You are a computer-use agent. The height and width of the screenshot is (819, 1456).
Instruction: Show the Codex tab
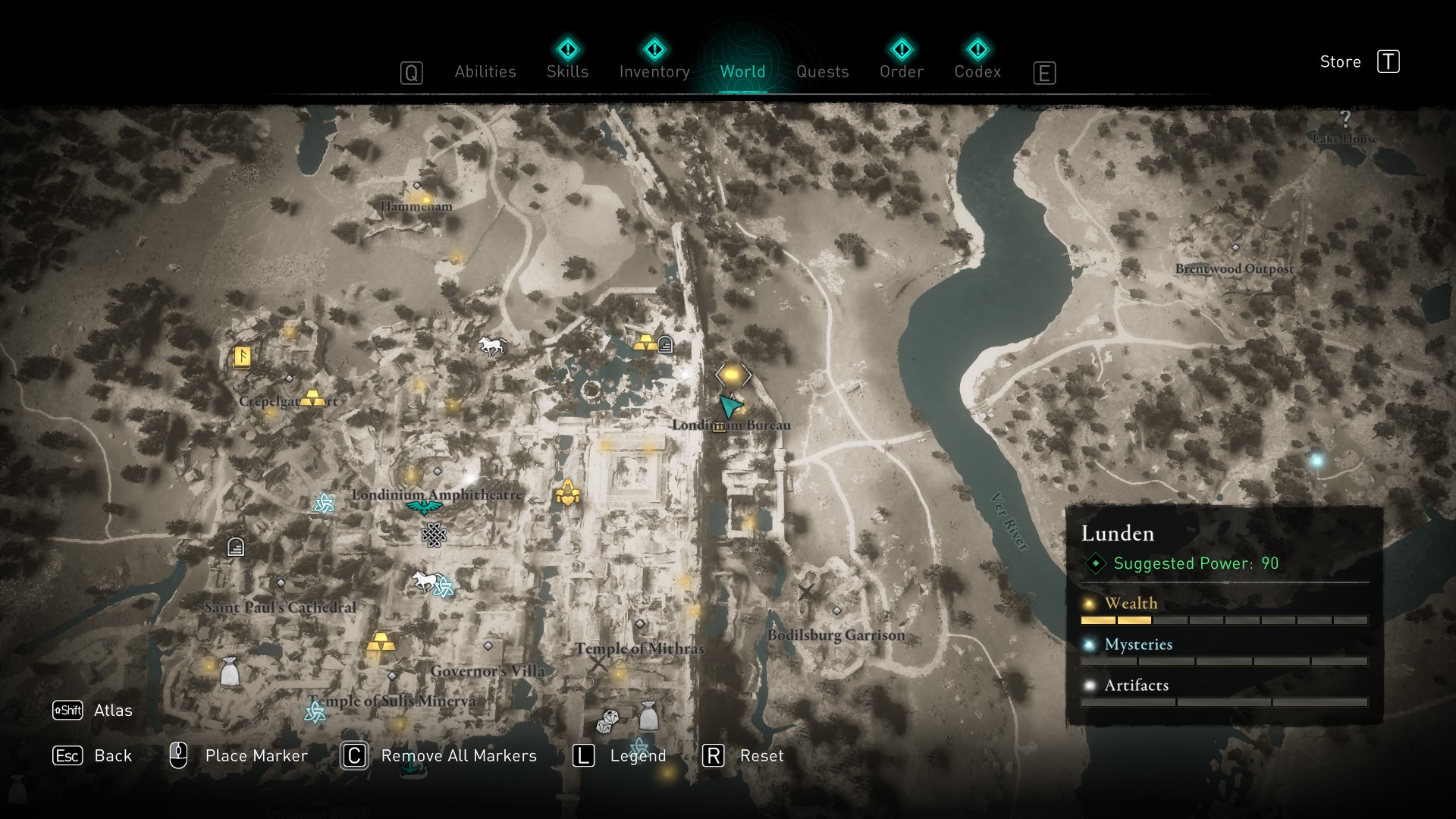(977, 72)
